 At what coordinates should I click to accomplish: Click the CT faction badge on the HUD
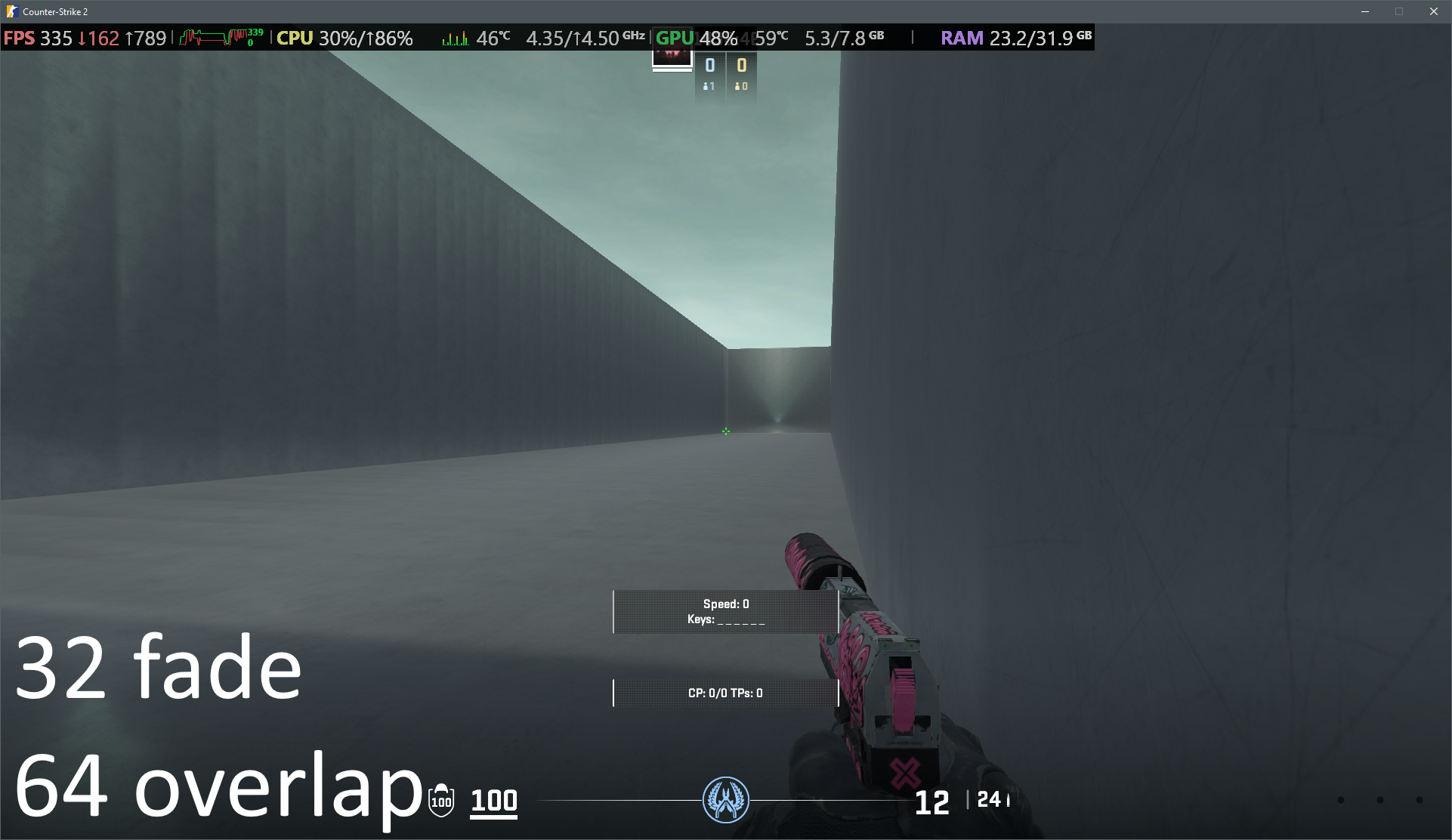coord(724,800)
